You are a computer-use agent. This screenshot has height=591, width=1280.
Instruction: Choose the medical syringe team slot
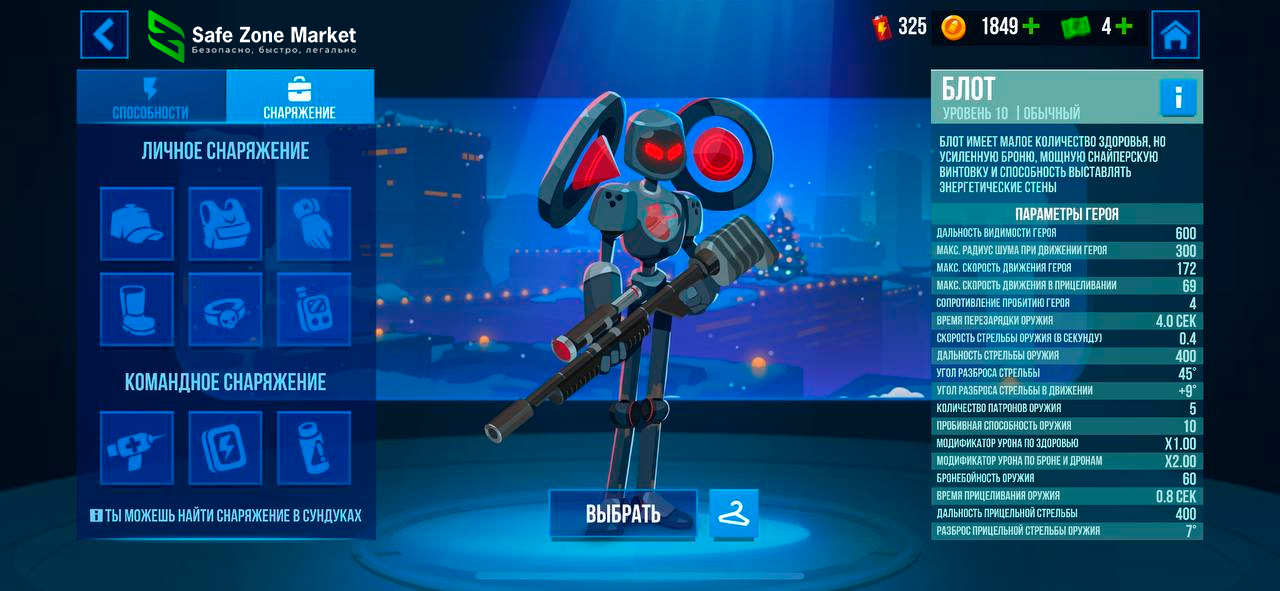[137, 448]
